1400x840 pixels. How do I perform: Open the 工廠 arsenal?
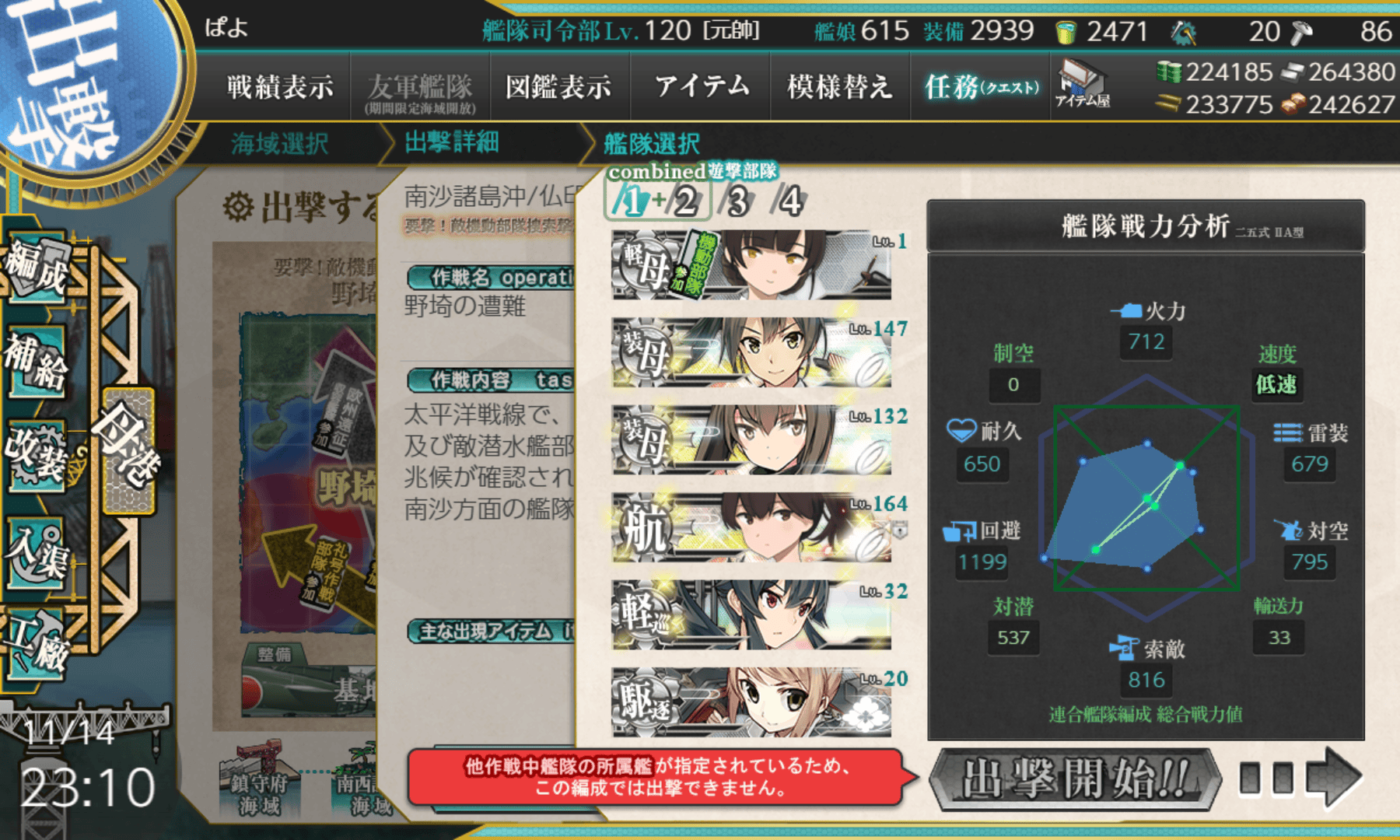pos(37,646)
